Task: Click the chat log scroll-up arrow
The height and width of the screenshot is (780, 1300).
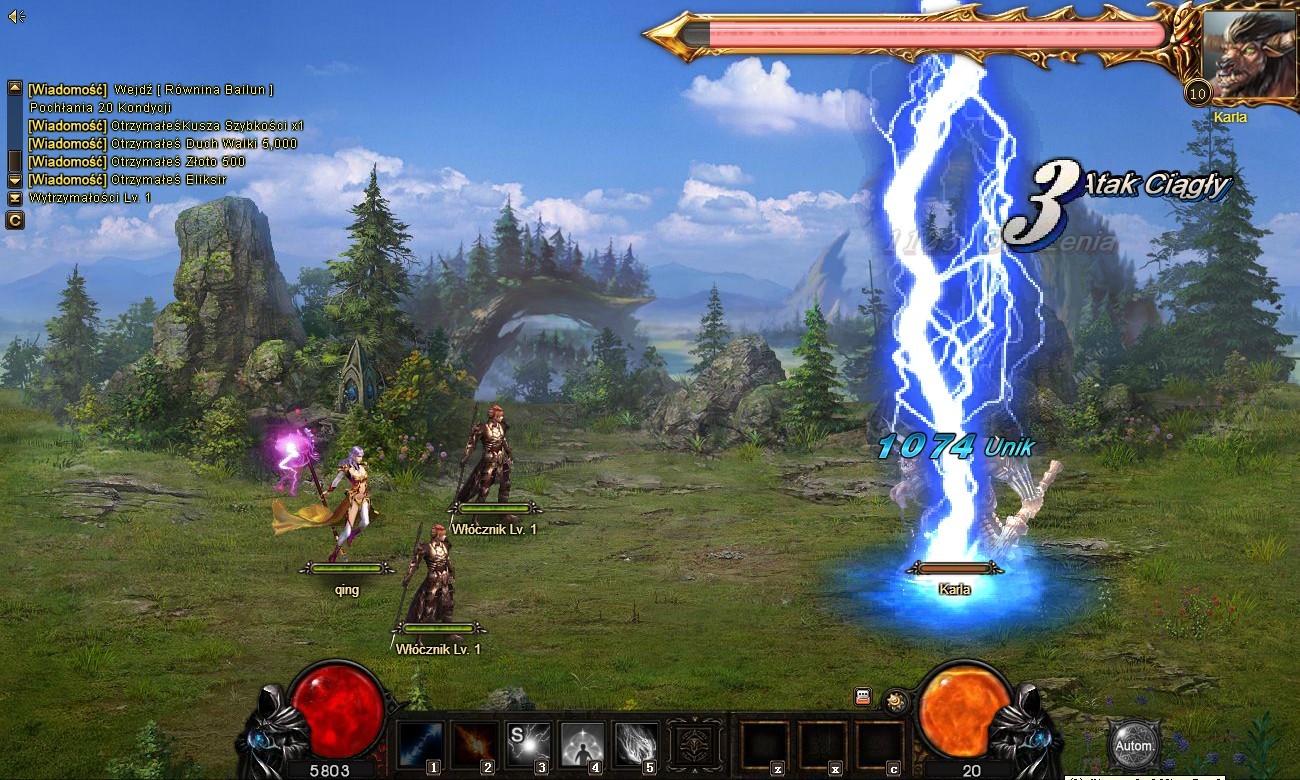Action: click(x=15, y=88)
